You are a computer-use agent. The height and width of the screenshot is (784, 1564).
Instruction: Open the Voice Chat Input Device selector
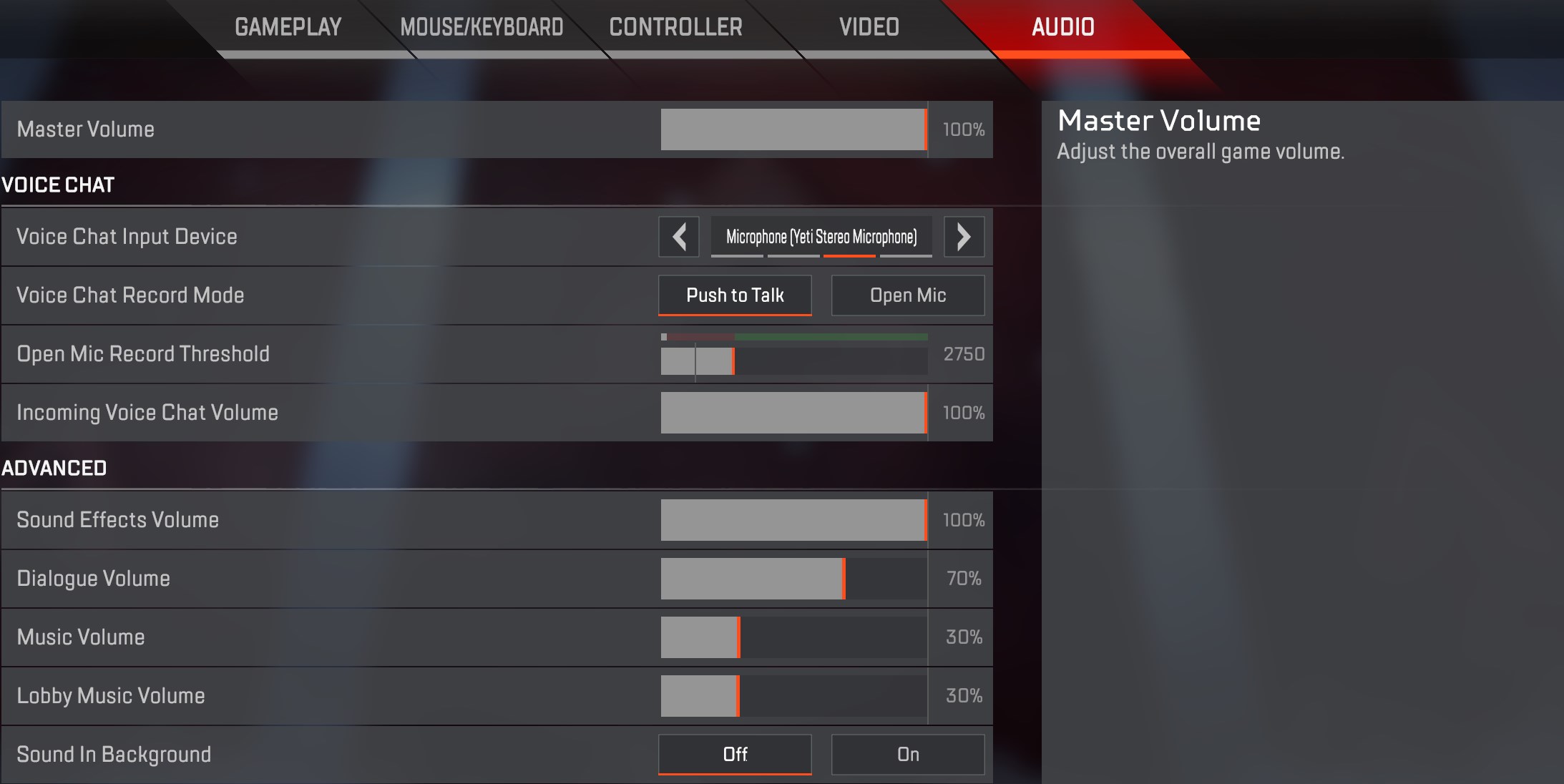[x=821, y=237]
